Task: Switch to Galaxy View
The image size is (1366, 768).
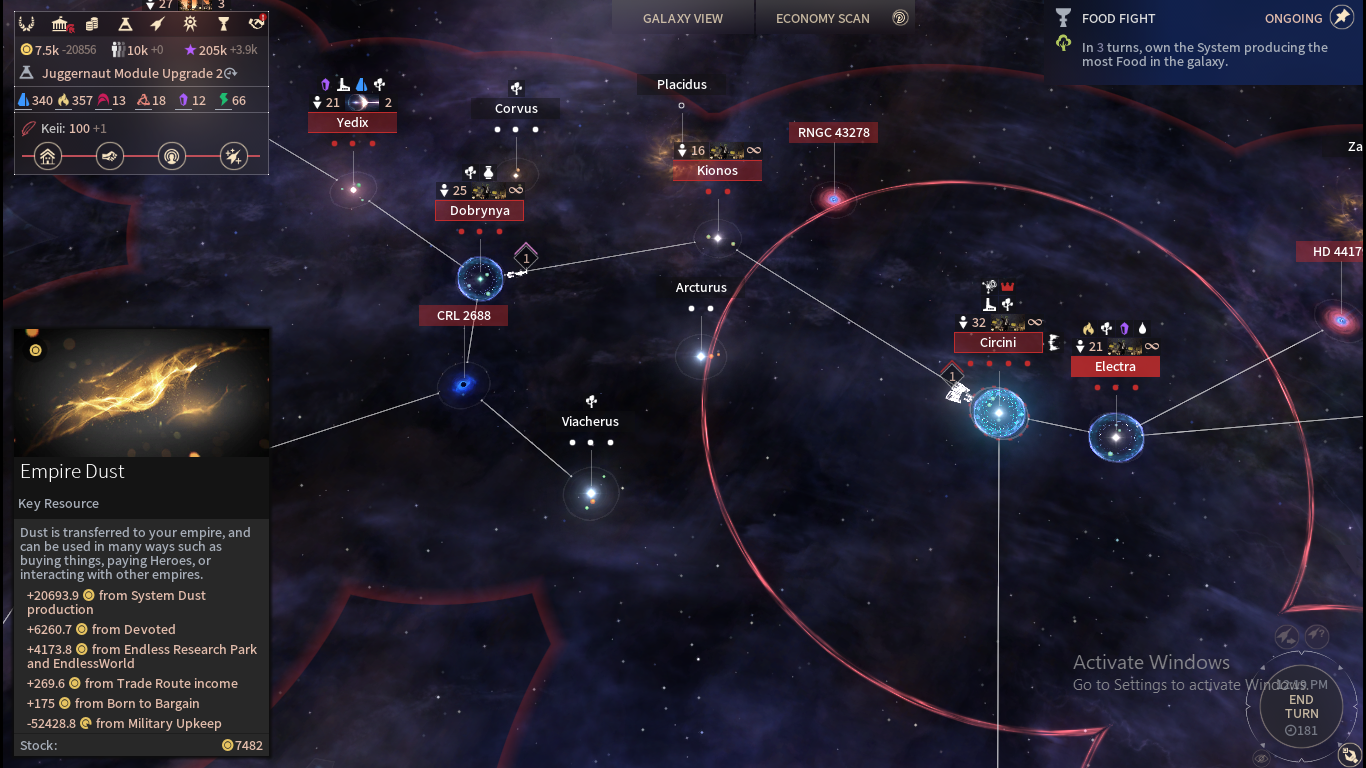Action: tap(683, 18)
